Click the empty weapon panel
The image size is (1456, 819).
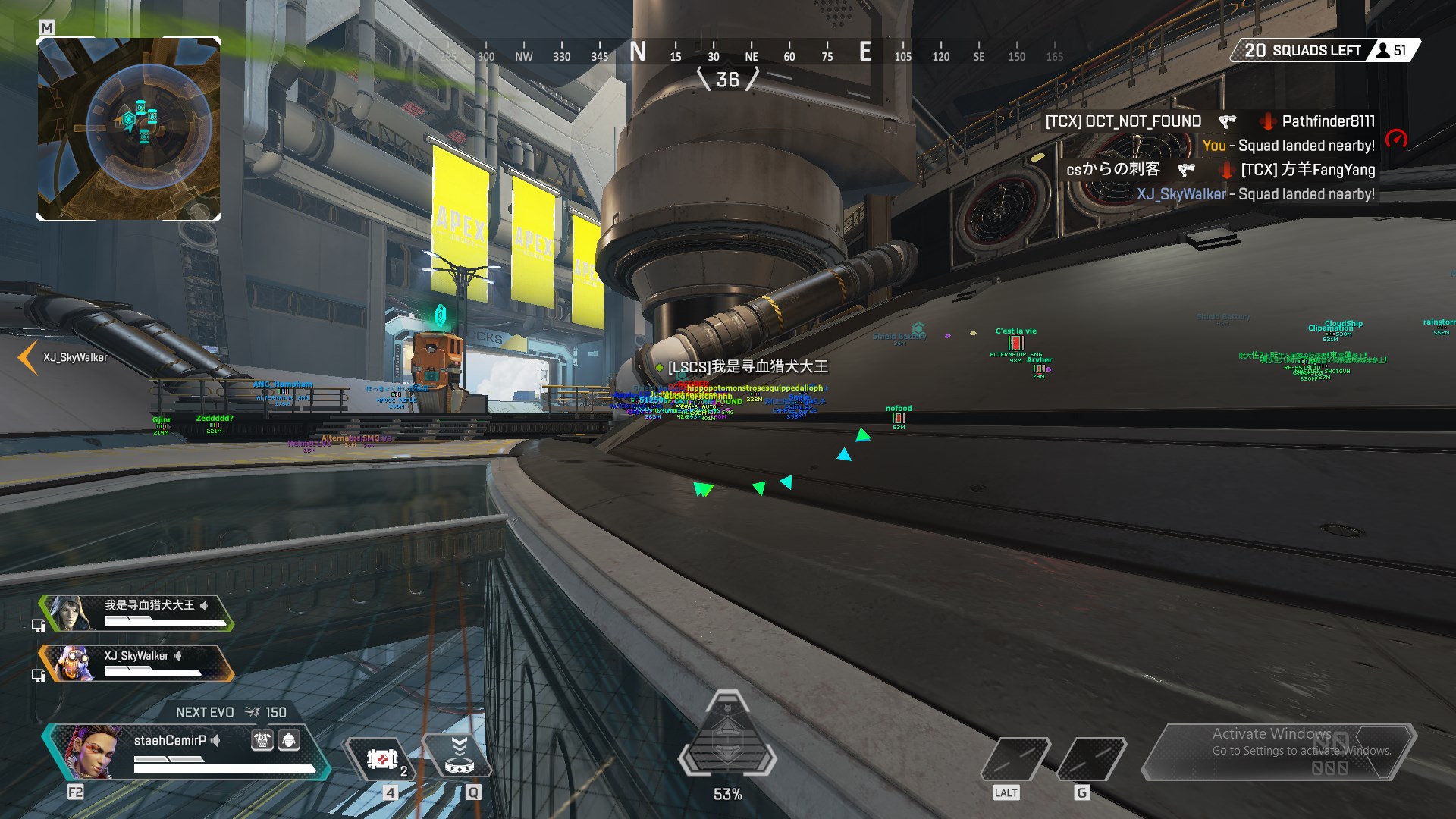click(1278, 751)
